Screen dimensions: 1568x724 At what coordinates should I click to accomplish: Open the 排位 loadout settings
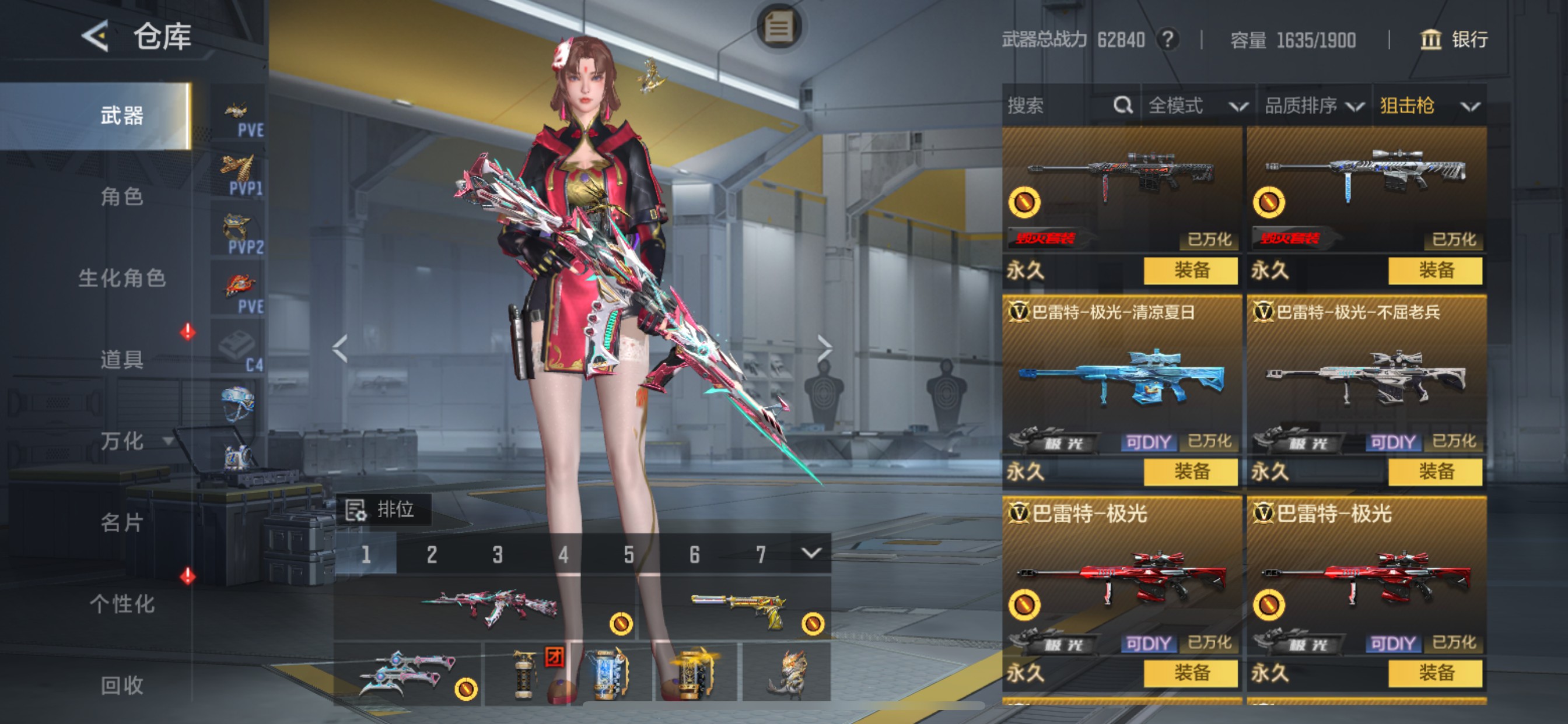pos(383,509)
